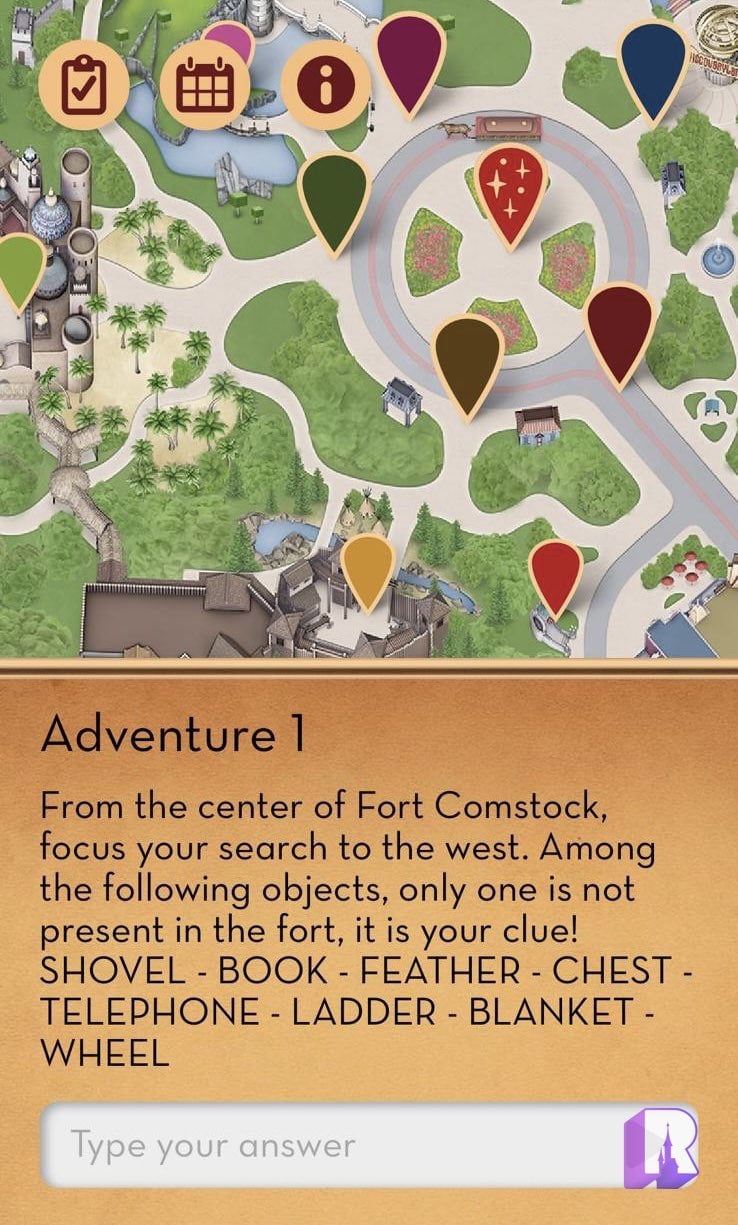Open the calendar schedule button
This screenshot has width=738, height=1225.
[205, 86]
